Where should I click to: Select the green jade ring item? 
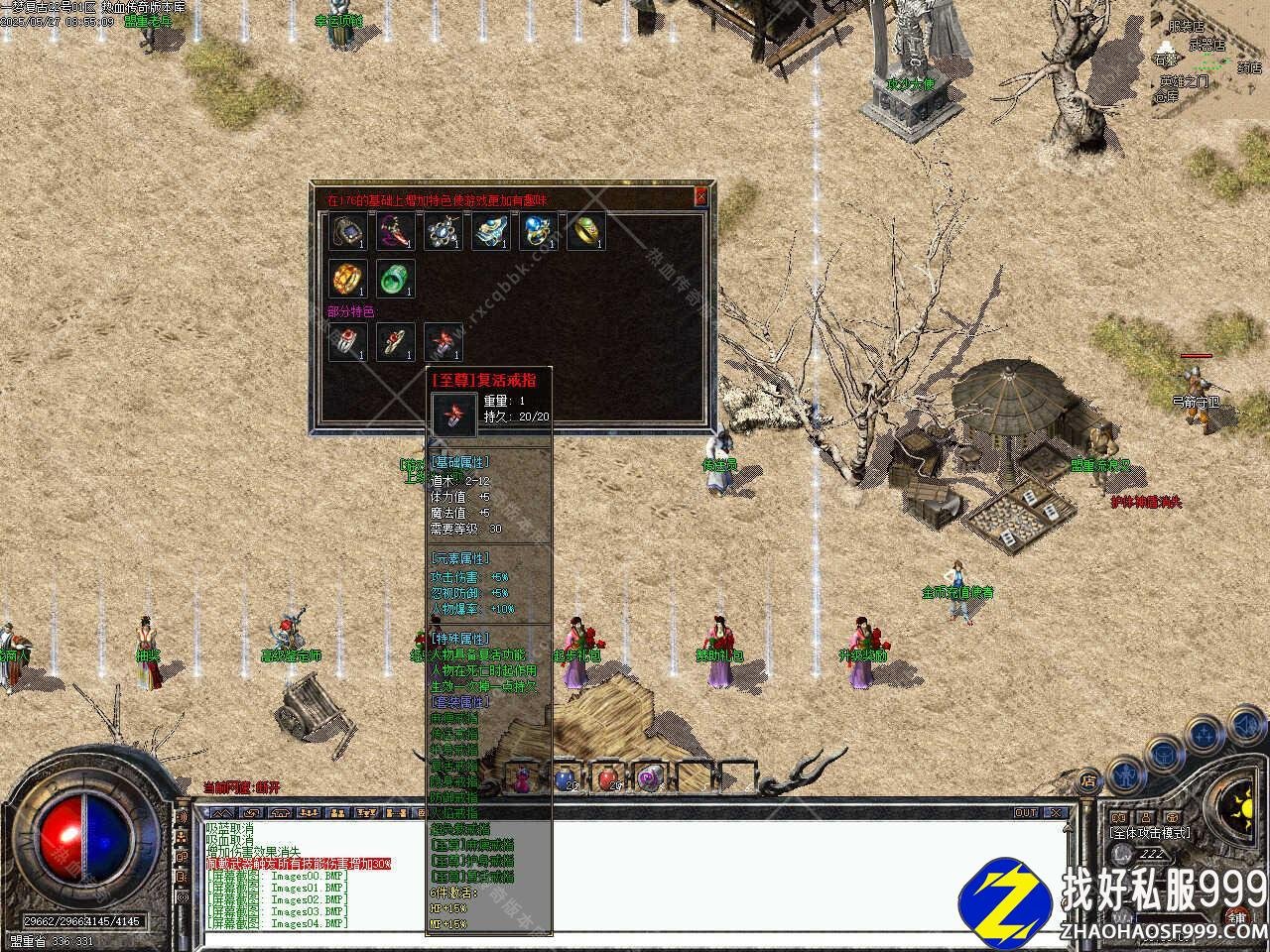tap(395, 279)
